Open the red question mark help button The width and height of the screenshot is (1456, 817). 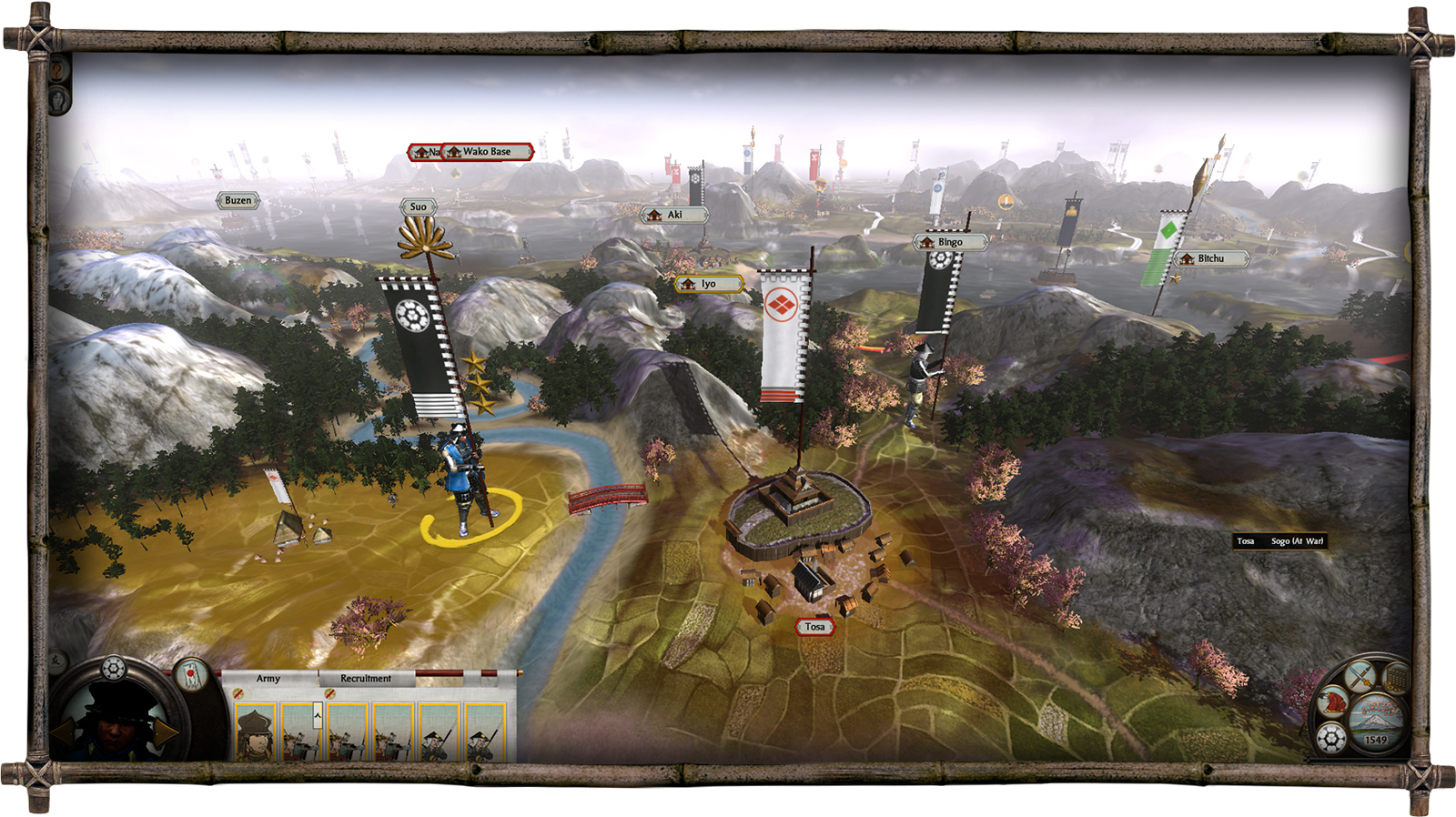[x=58, y=70]
